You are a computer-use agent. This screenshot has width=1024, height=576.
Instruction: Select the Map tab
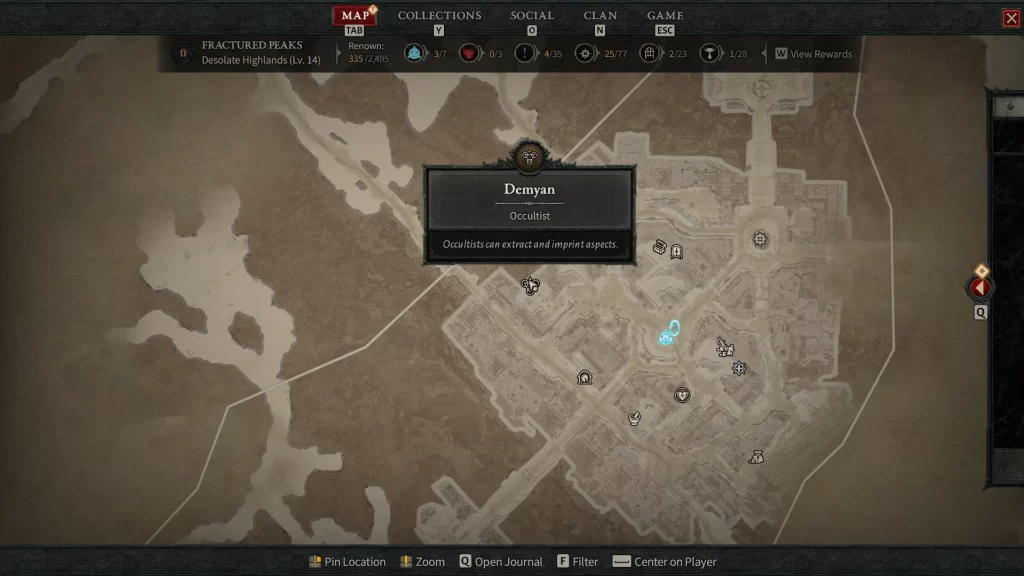tap(355, 16)
